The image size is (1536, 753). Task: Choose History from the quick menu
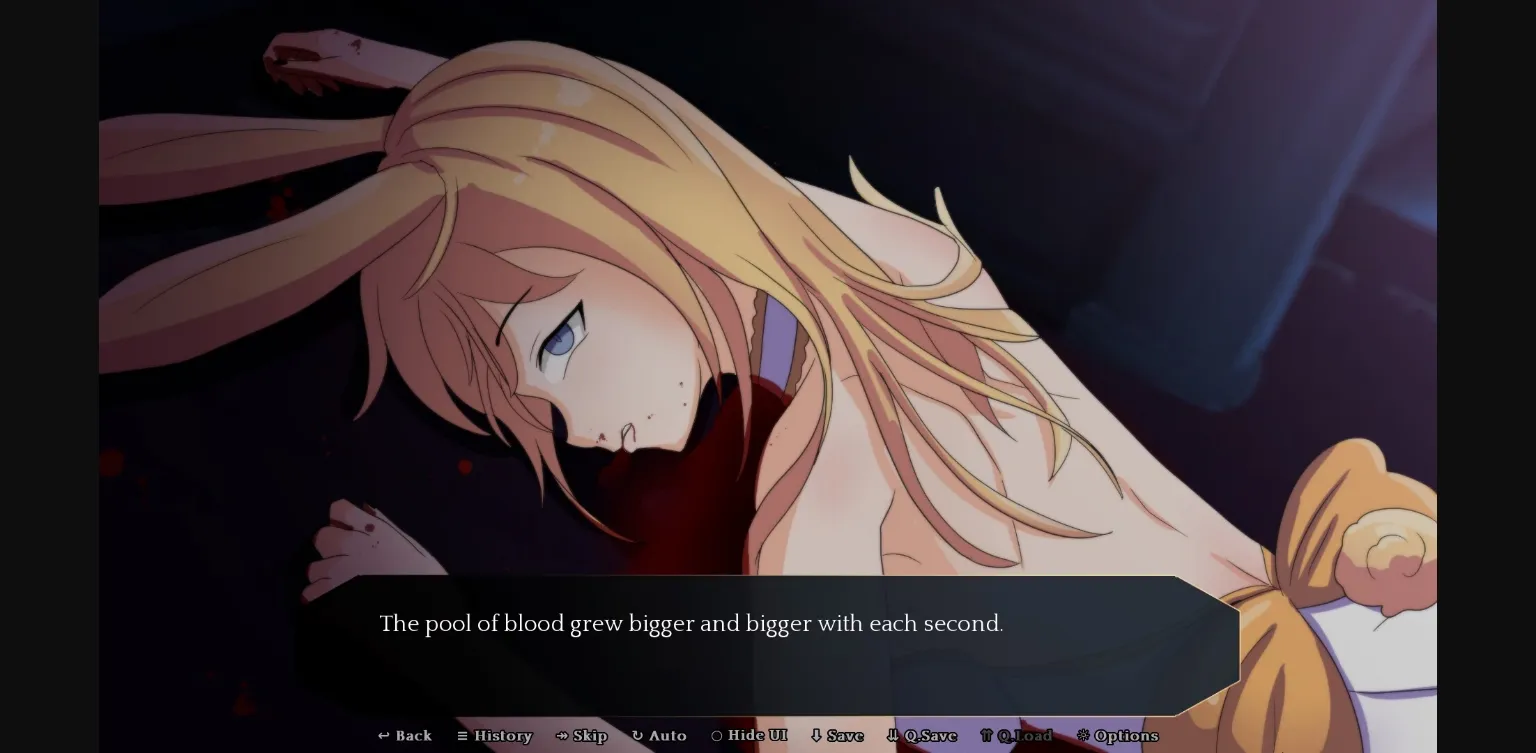point(495,736)
